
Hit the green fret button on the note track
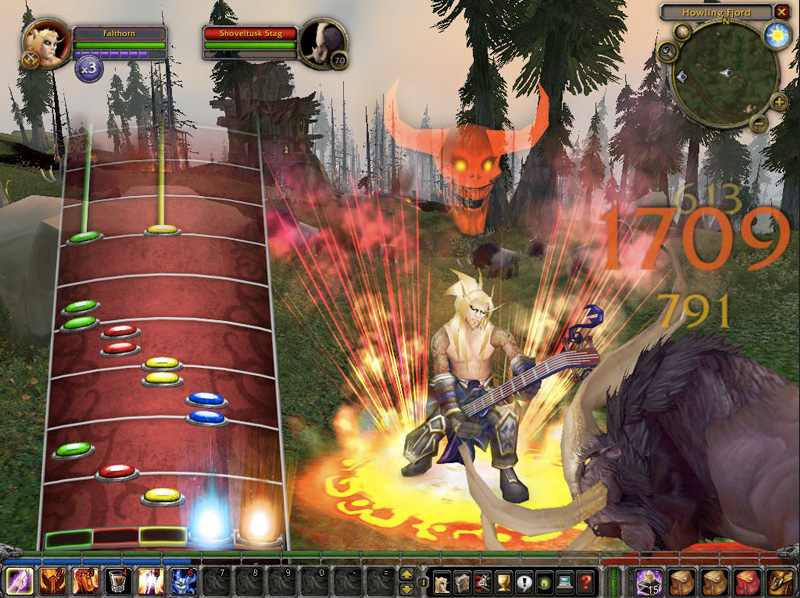tap(69, 538)
